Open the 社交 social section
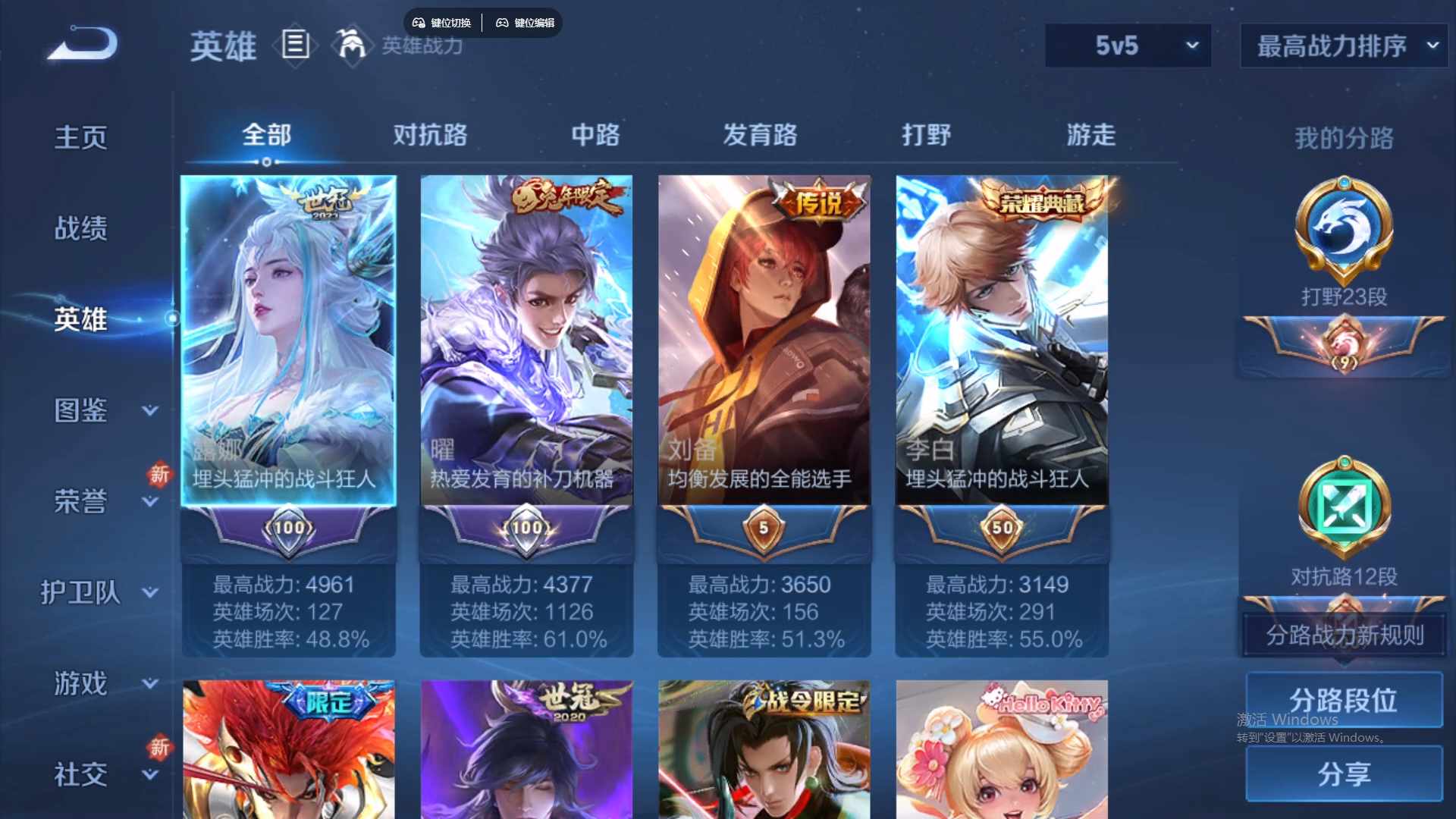 (x=82, y=773)
